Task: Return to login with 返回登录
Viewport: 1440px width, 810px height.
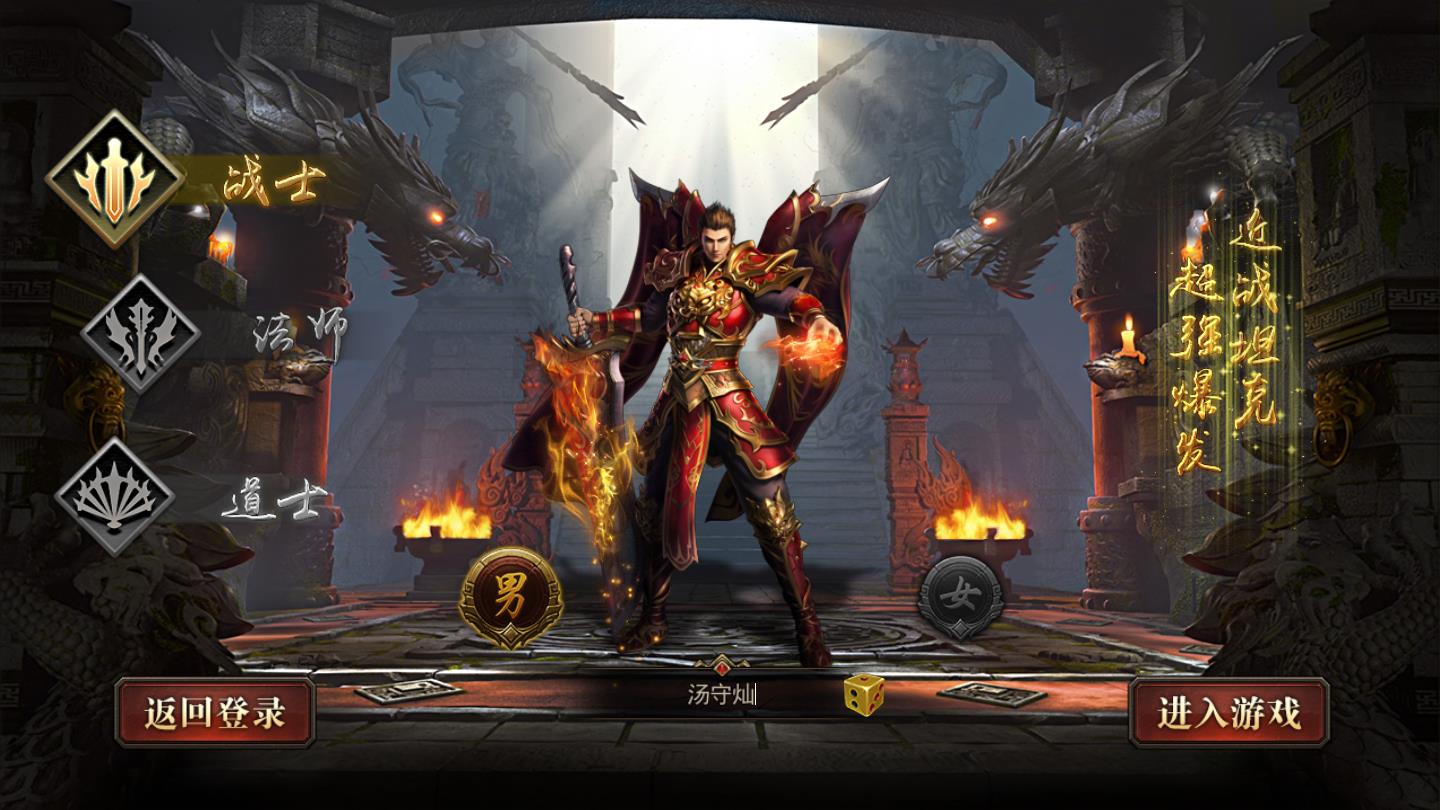Action: point(215,713)
